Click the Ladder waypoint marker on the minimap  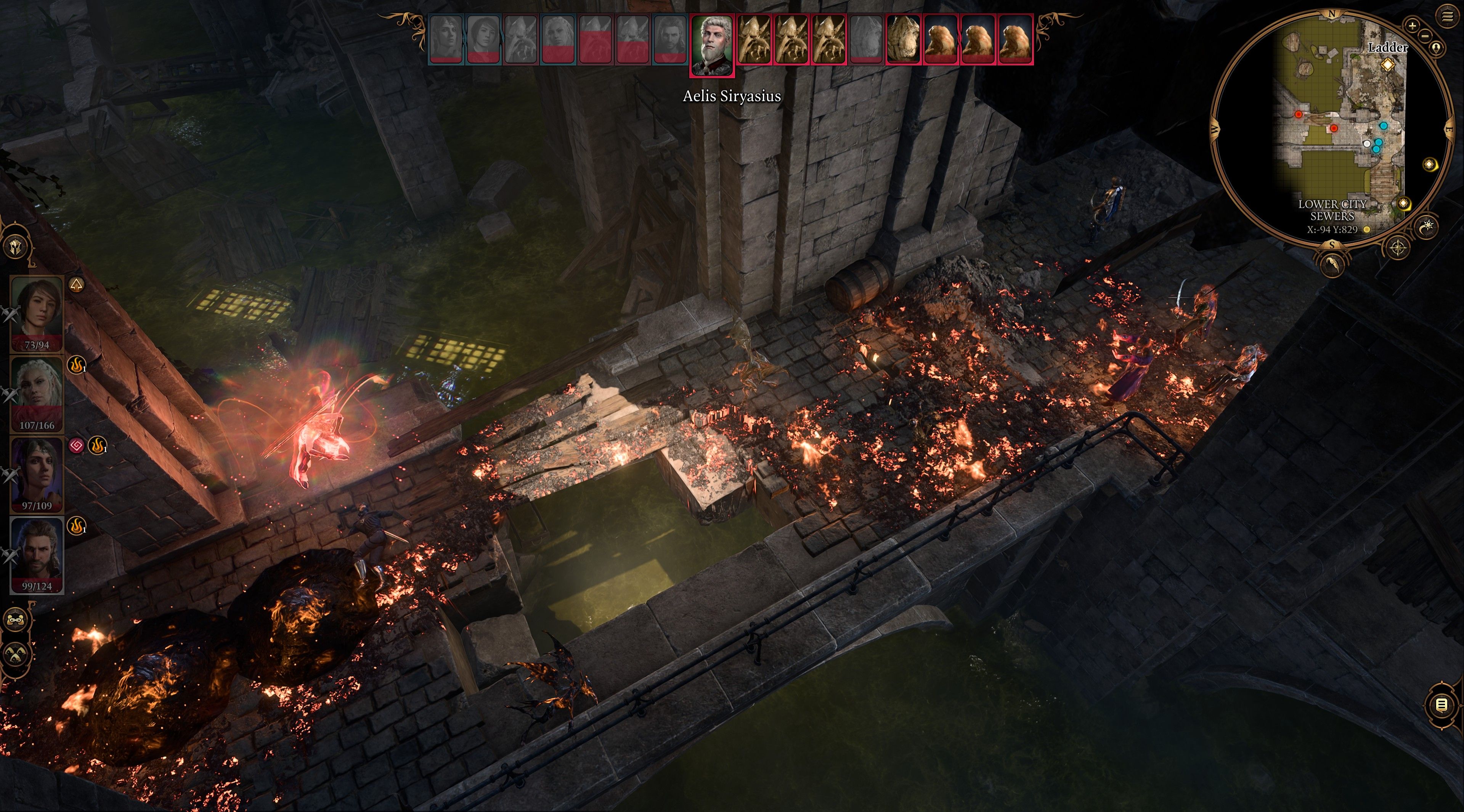pos(1388,65)
